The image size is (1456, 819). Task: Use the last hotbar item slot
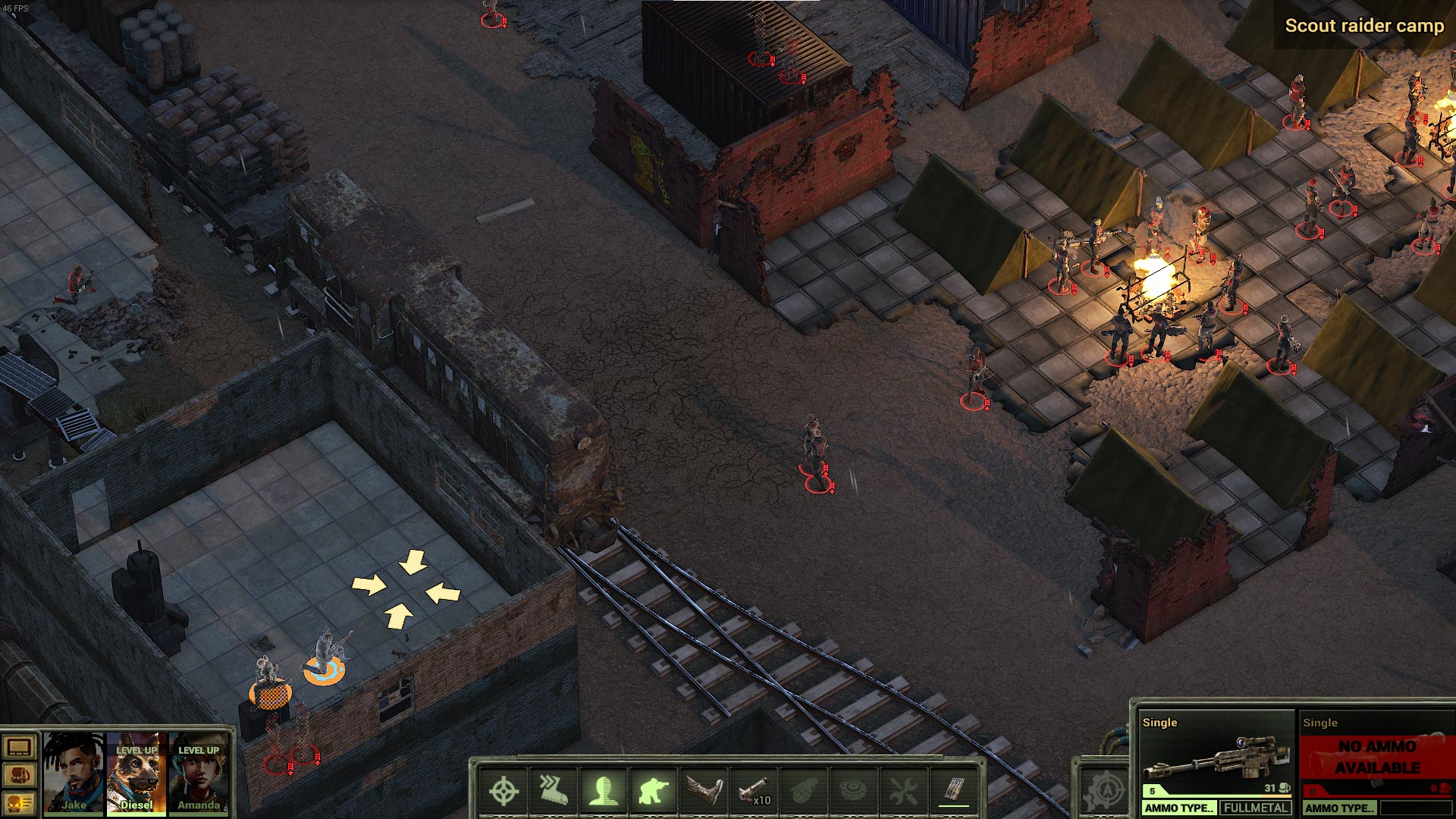click(954, 791)
